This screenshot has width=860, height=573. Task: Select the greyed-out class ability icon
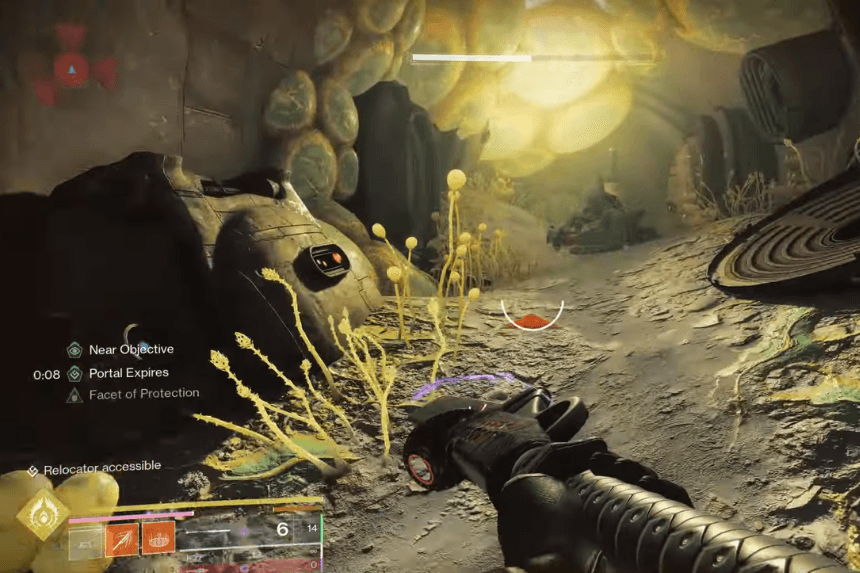pyautogui.click(x=84, y=538)
